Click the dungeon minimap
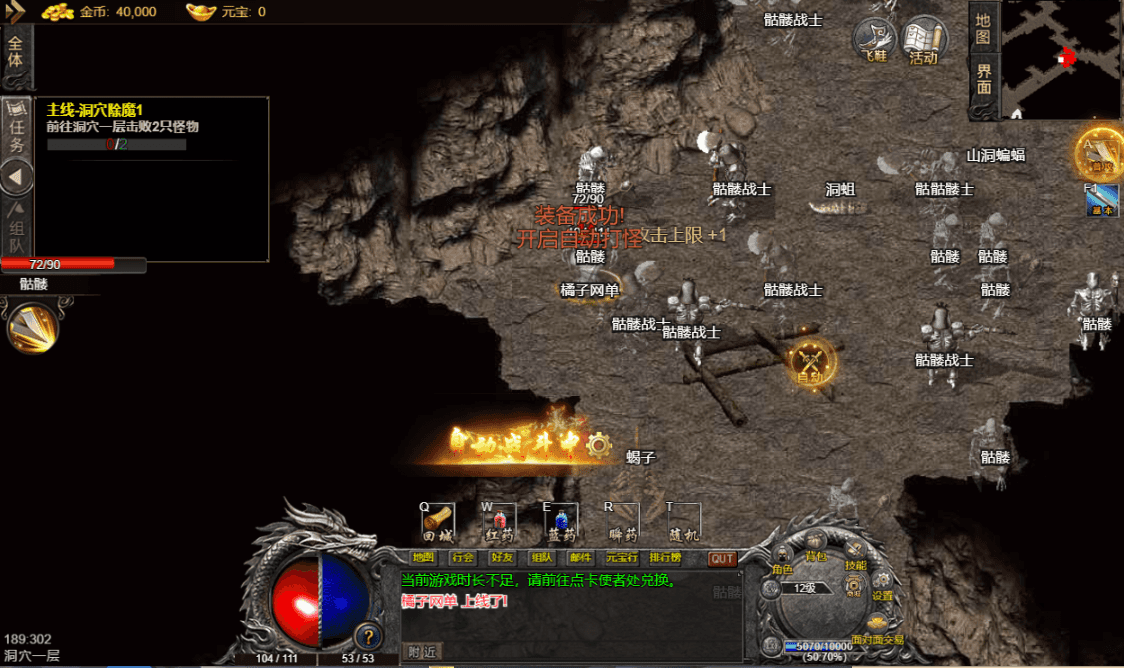 pos(1062,58)
